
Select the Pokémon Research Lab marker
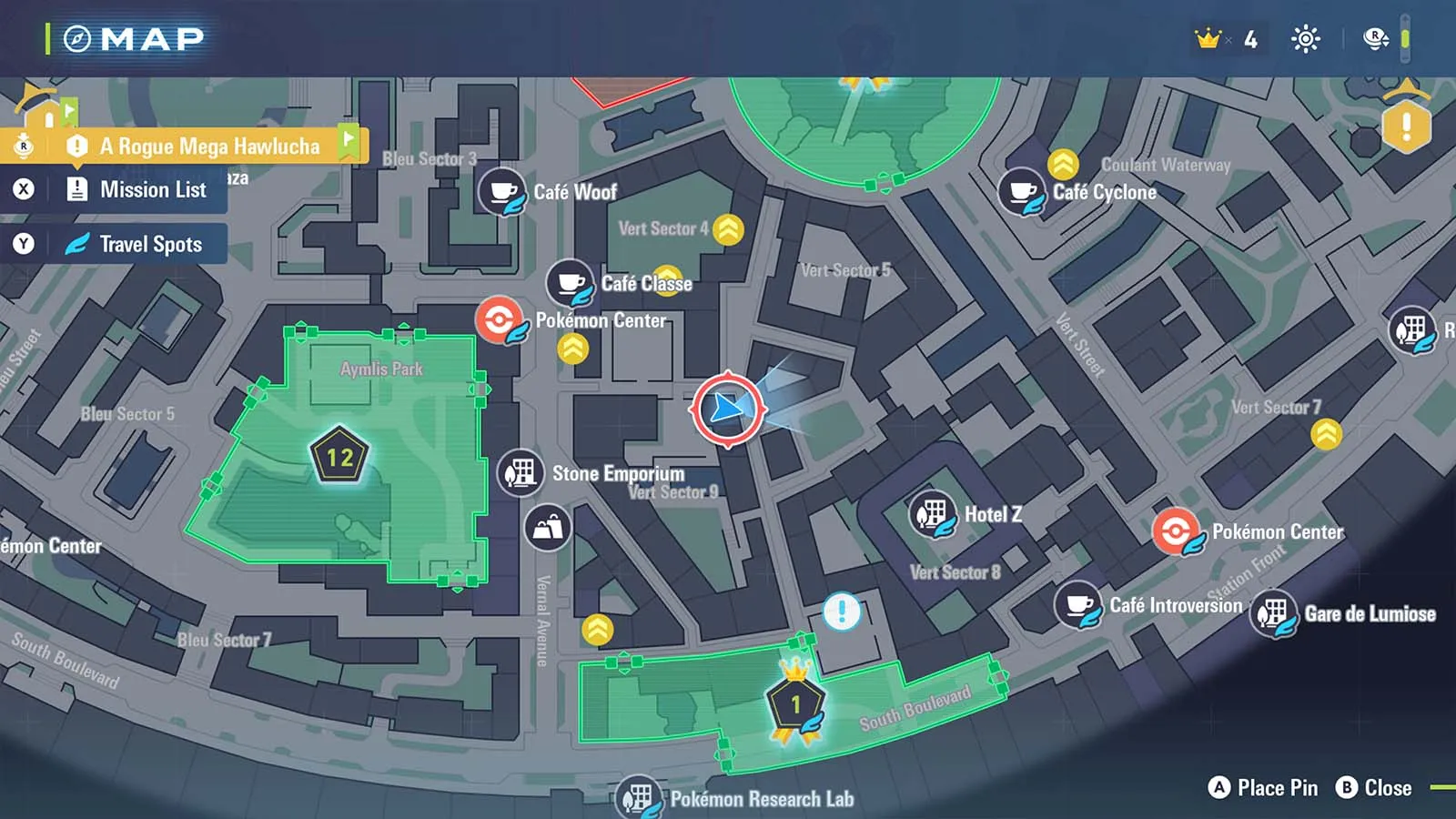638,798
